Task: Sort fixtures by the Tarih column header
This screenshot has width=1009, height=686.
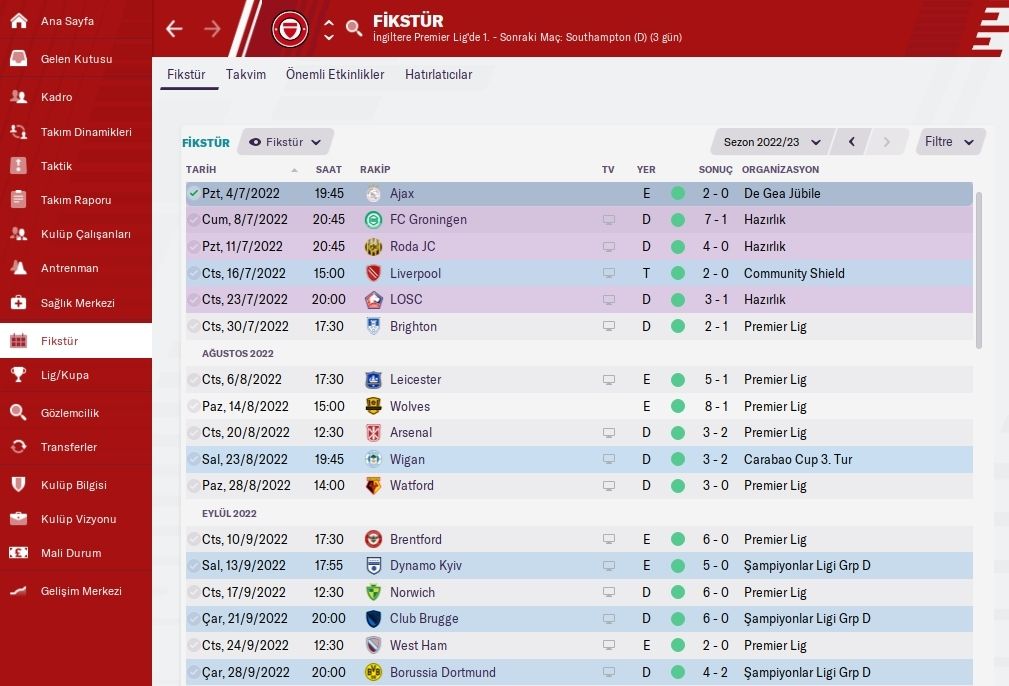Action: point(201,170)
